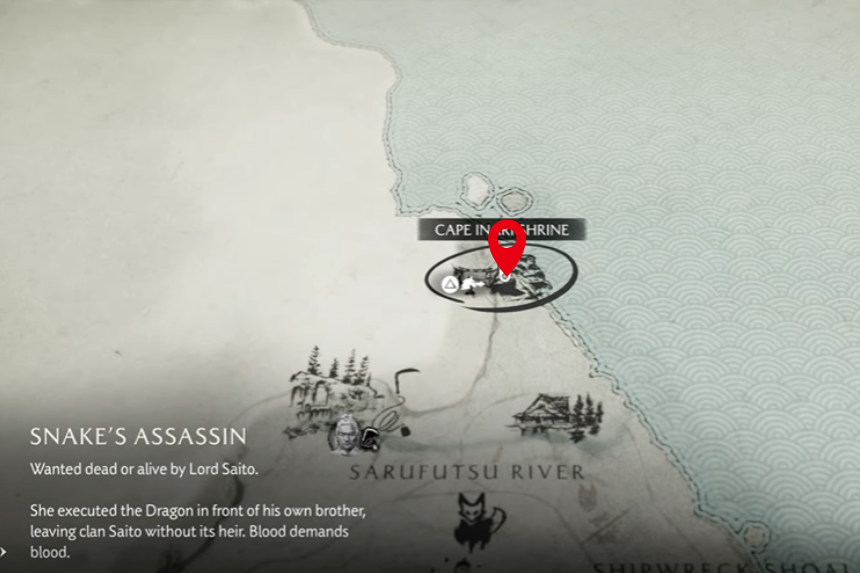
Task: Choose the white-haired character portrait marker
Action: click(x=345, y=434)
